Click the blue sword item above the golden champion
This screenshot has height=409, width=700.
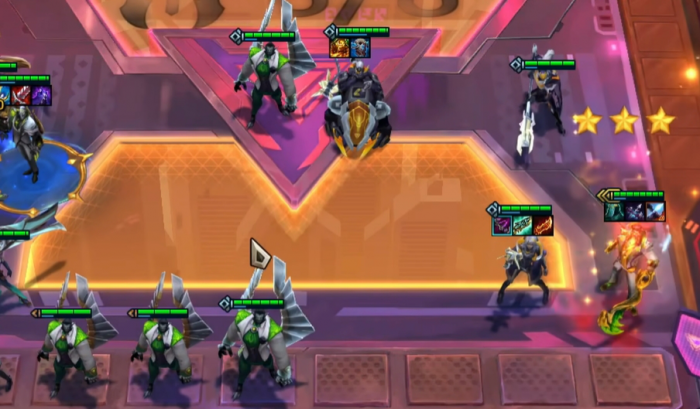[654, 211]
